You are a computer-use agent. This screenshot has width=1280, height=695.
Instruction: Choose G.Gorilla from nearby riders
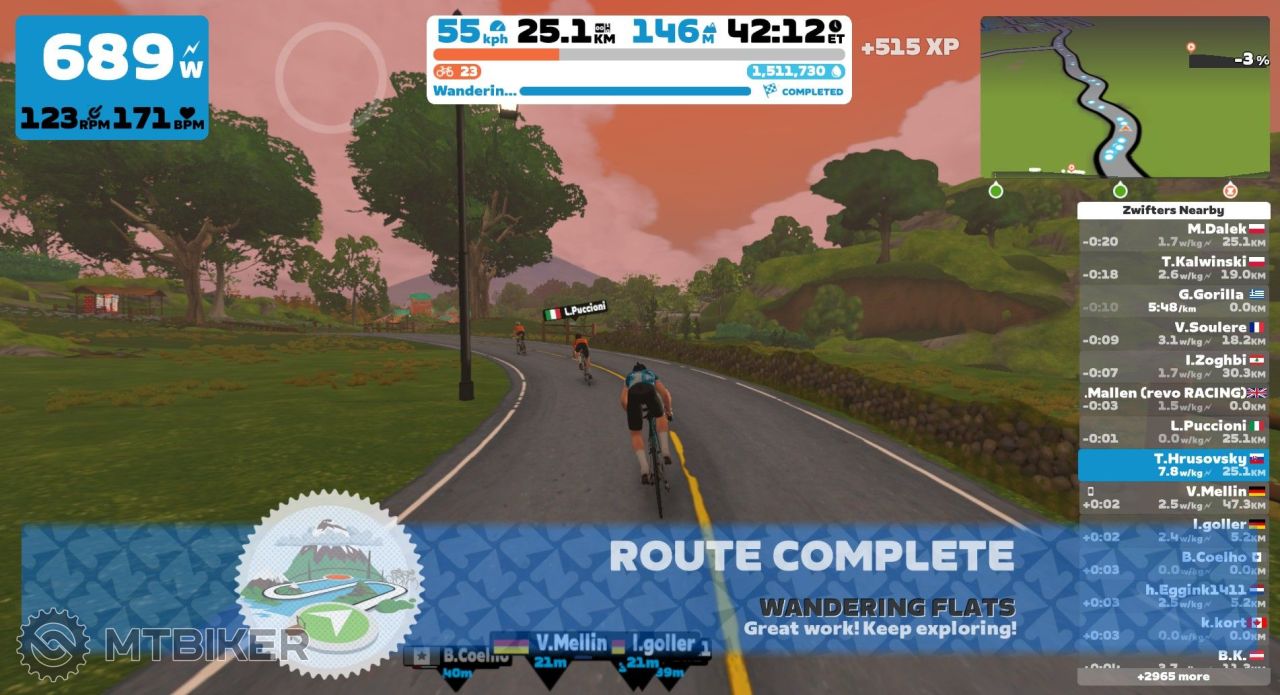[x=1174, y=300]
